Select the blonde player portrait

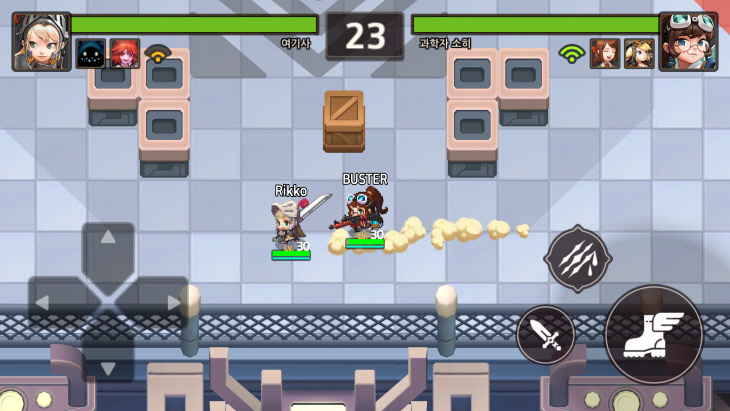41,41
